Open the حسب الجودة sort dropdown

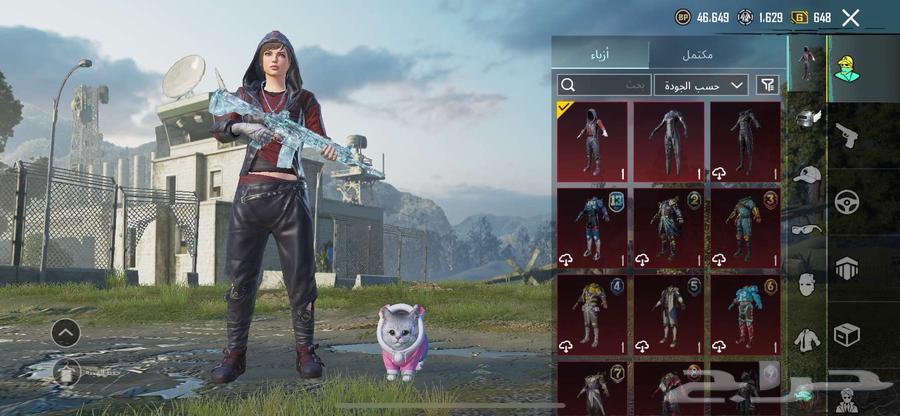[701, 86]
